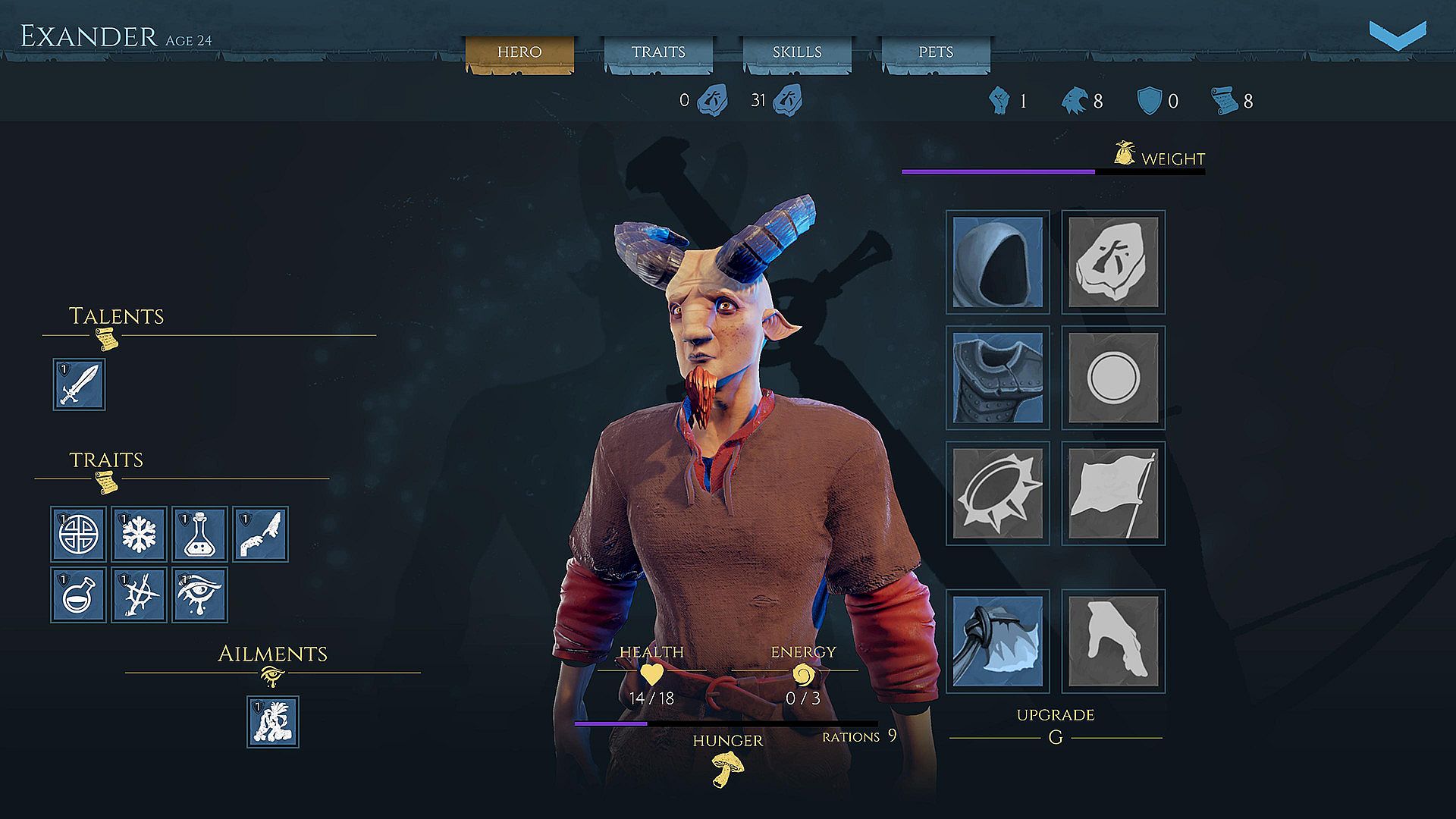View the tall potion bottle trait

[199, 533]
